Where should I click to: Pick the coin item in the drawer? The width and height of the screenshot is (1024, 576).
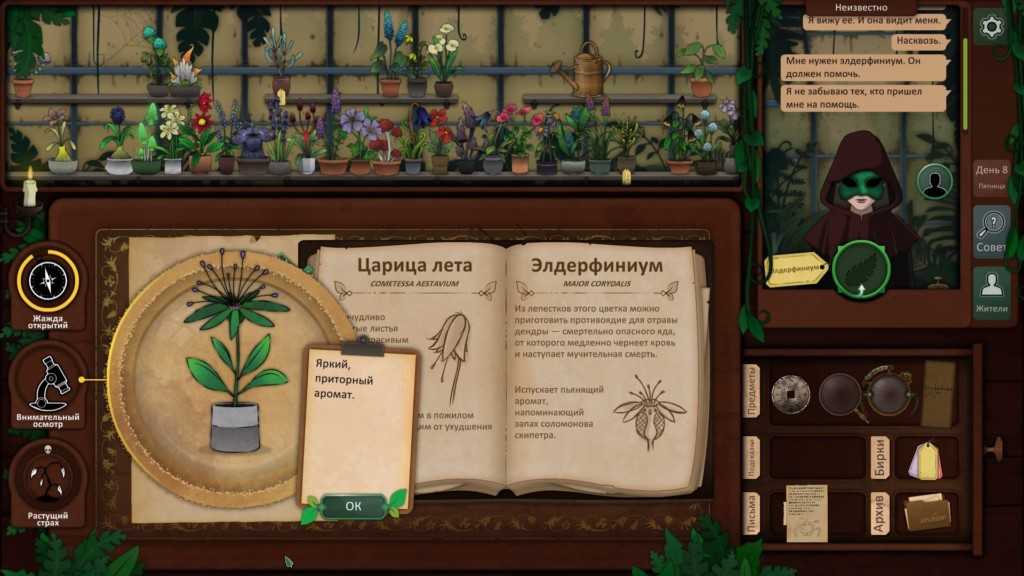(790, 393)
